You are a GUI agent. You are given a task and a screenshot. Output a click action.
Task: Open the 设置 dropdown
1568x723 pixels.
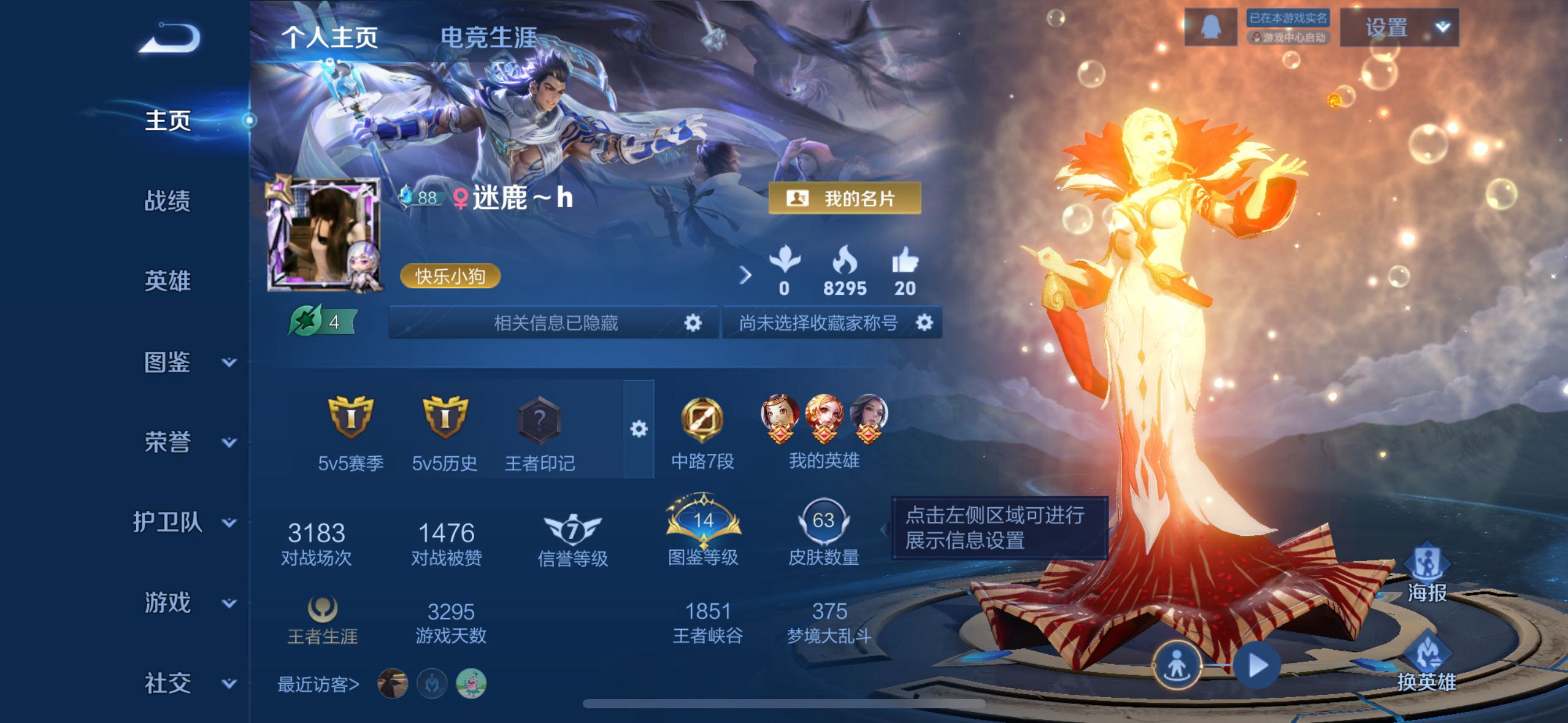tap(1399, 28)
